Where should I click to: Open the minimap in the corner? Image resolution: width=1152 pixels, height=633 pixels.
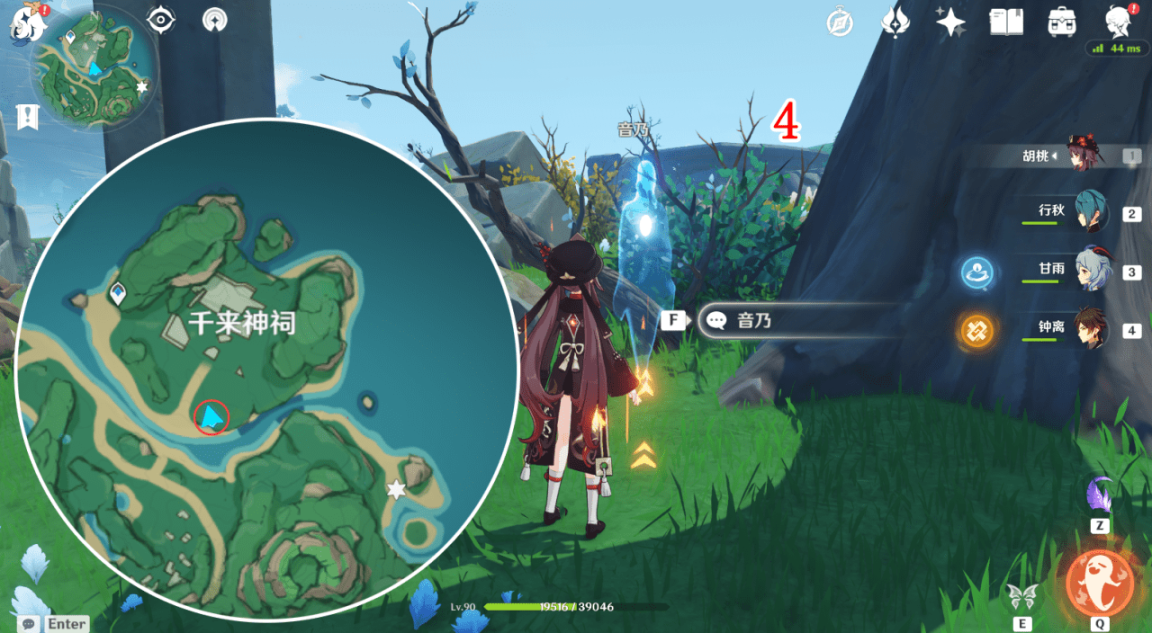[94, 68]
